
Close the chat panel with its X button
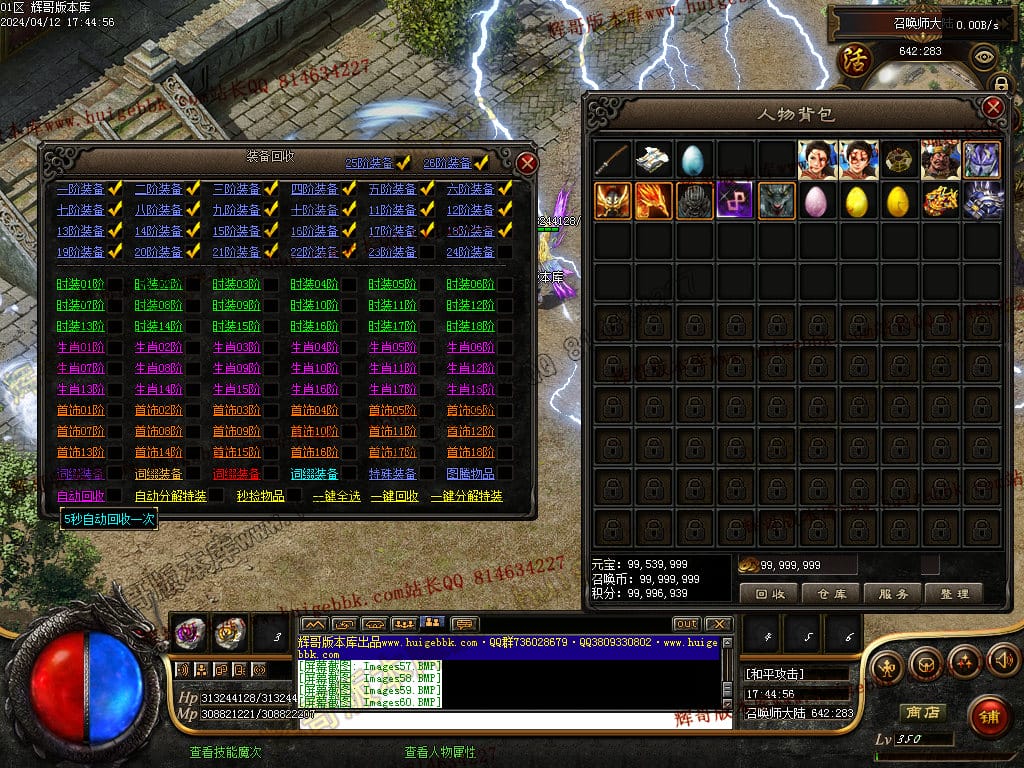(x=717, y=624)
